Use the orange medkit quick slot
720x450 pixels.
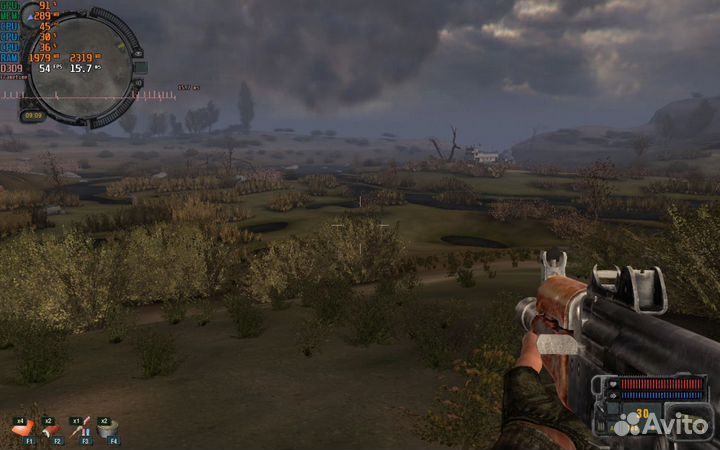point(22,430)
